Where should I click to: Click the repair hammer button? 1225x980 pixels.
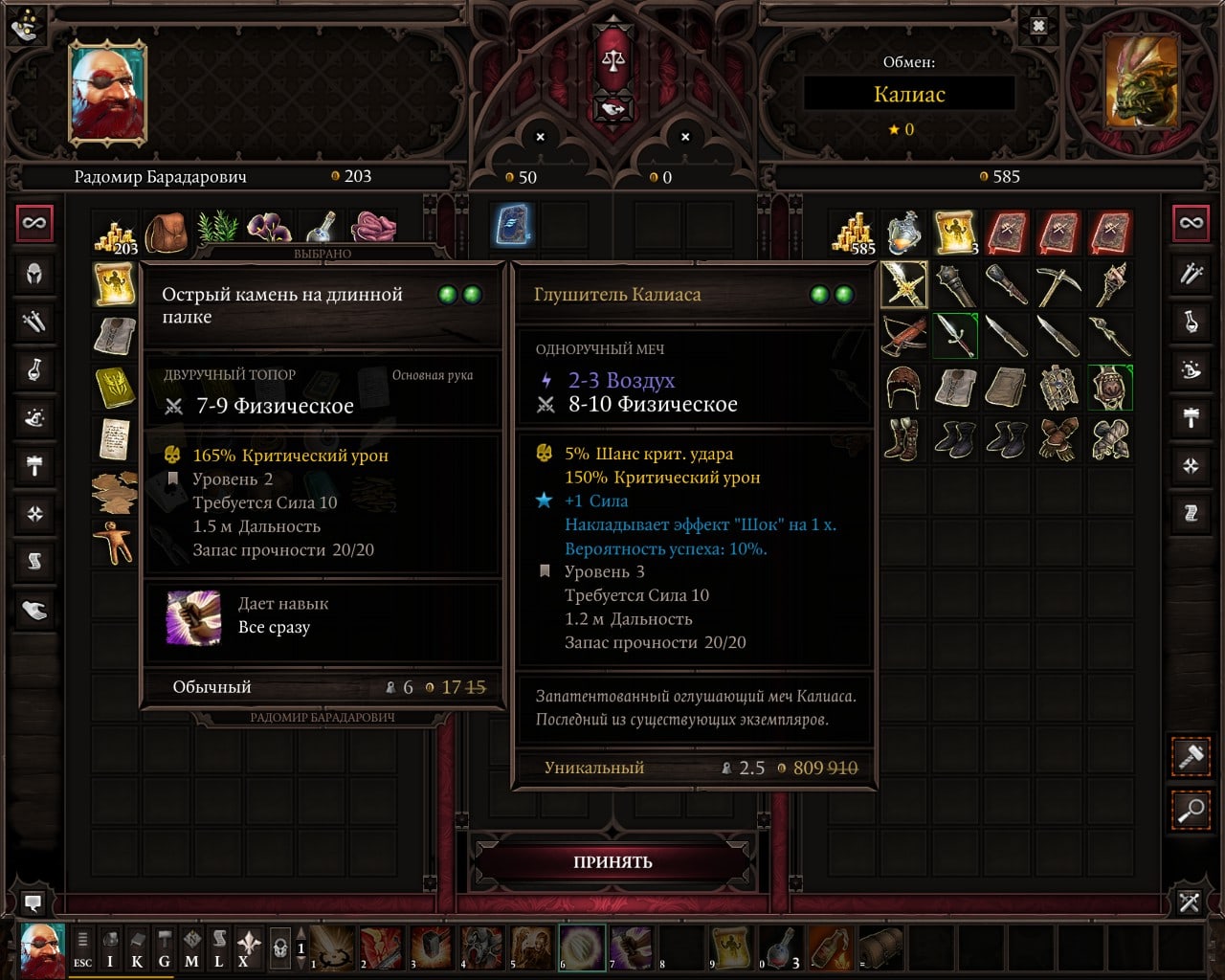click(1191, 757)
